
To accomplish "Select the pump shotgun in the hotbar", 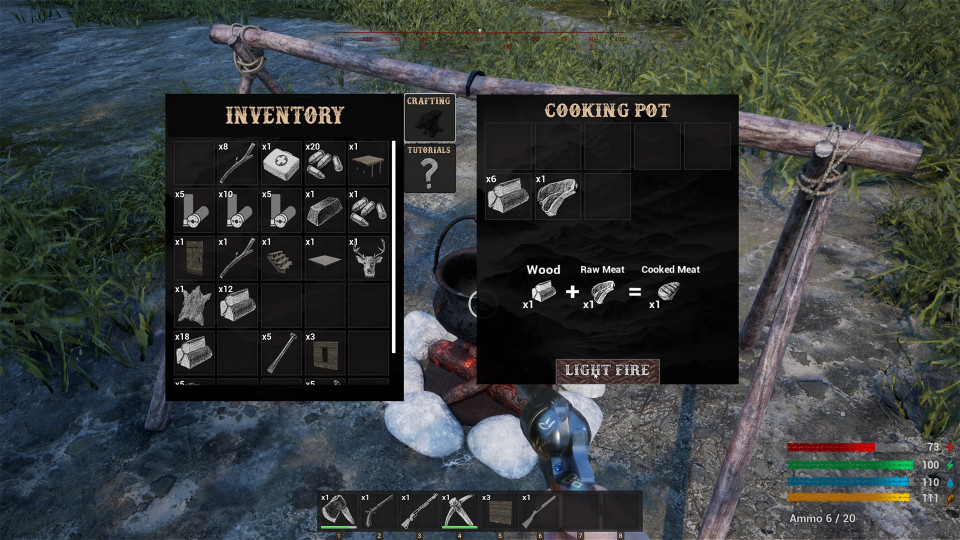I will point(419,511).
